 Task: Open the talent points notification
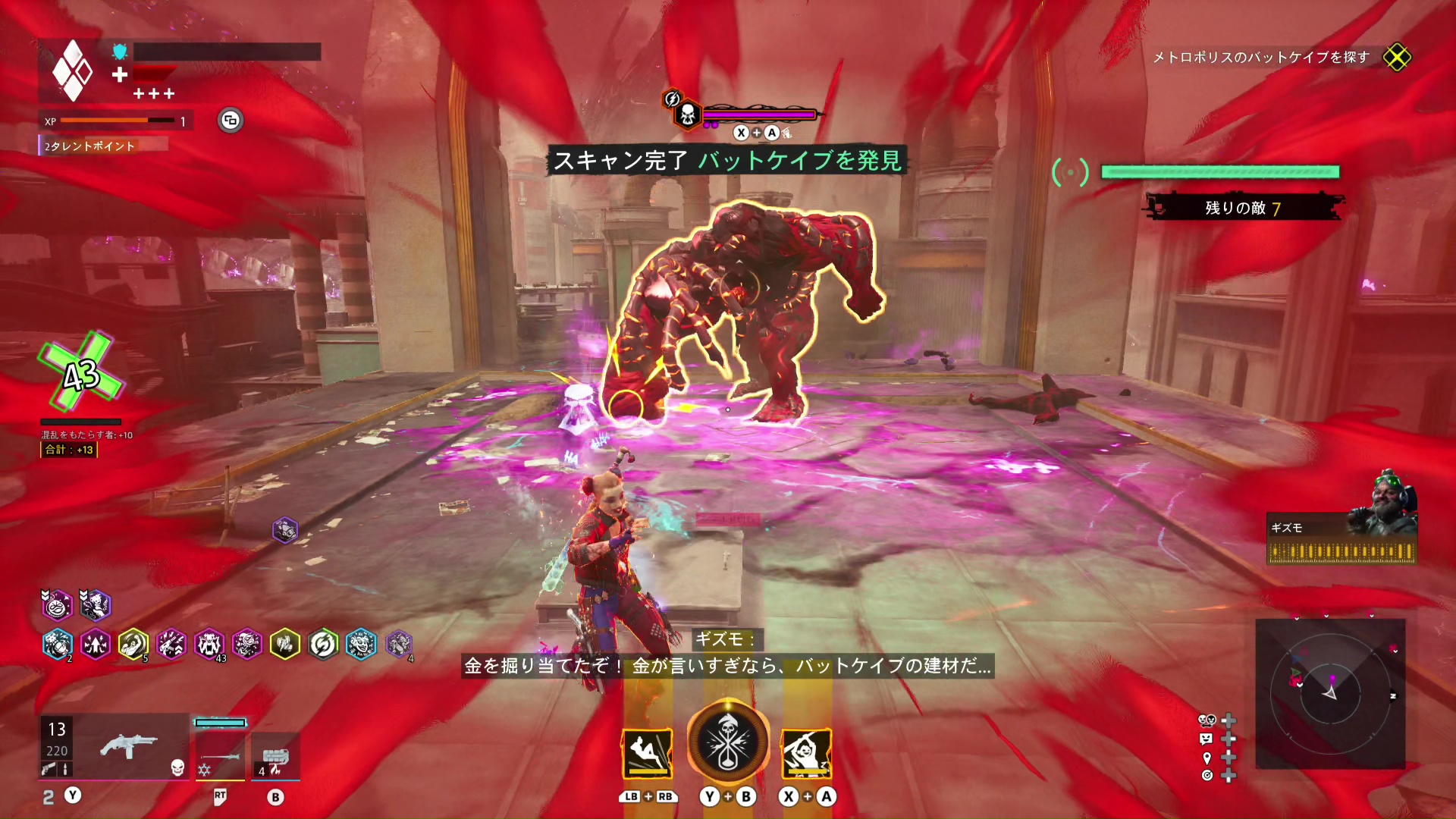(x=89, y=146)
